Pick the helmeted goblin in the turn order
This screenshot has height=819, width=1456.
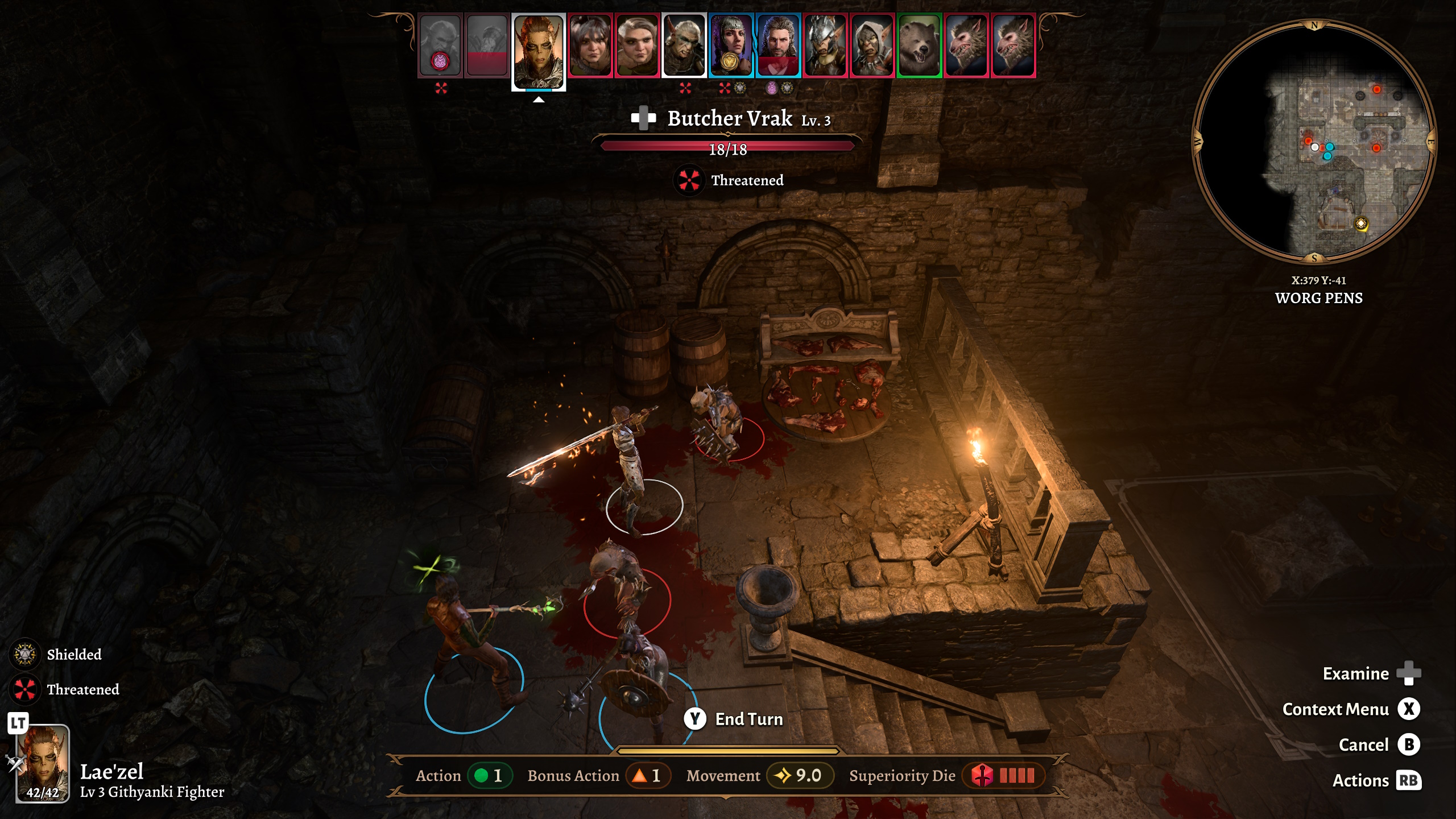point(825,45)
